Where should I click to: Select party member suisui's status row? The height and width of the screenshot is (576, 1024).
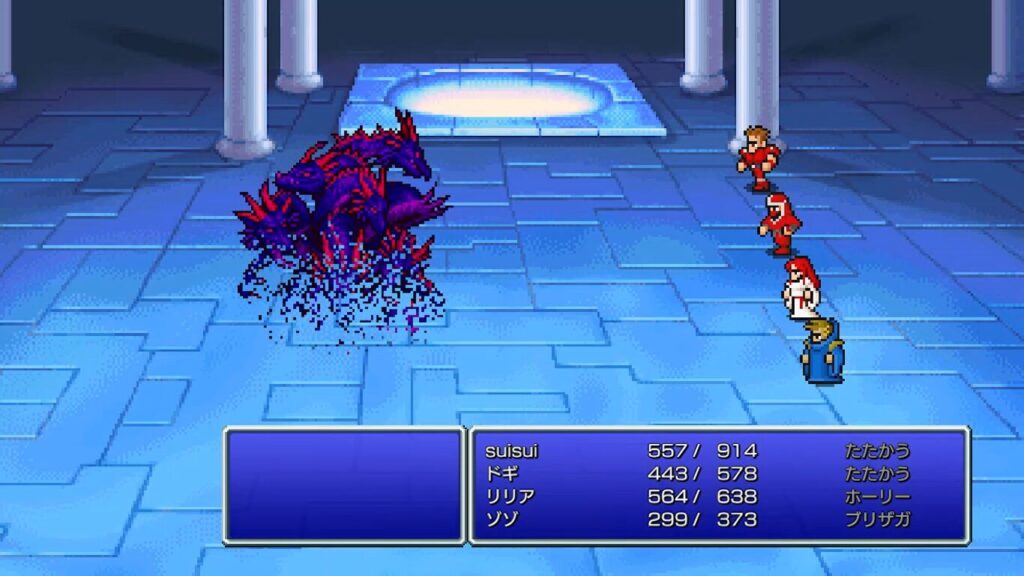tap(510, 451)
